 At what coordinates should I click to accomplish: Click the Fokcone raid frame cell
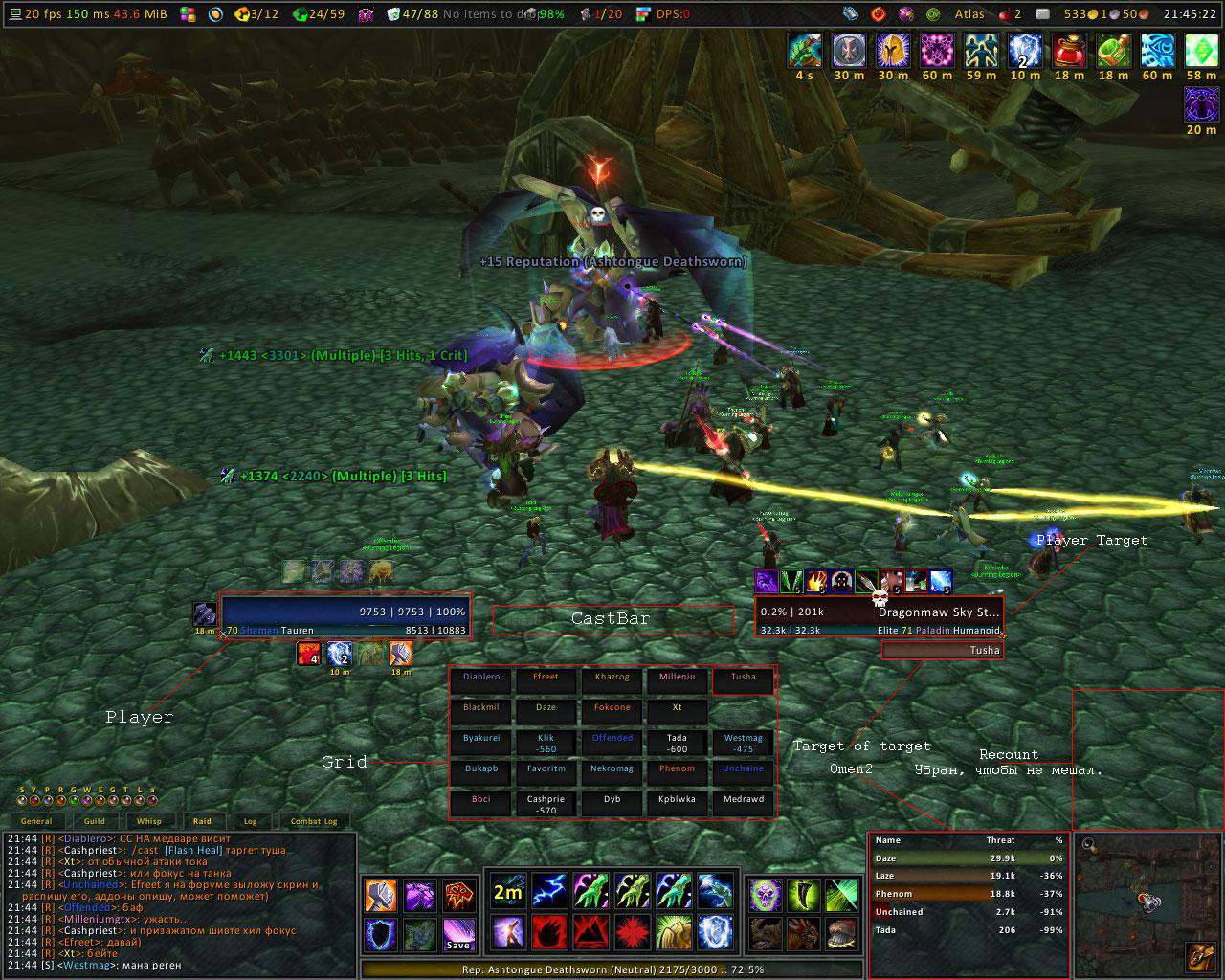(x=612, y=710)
